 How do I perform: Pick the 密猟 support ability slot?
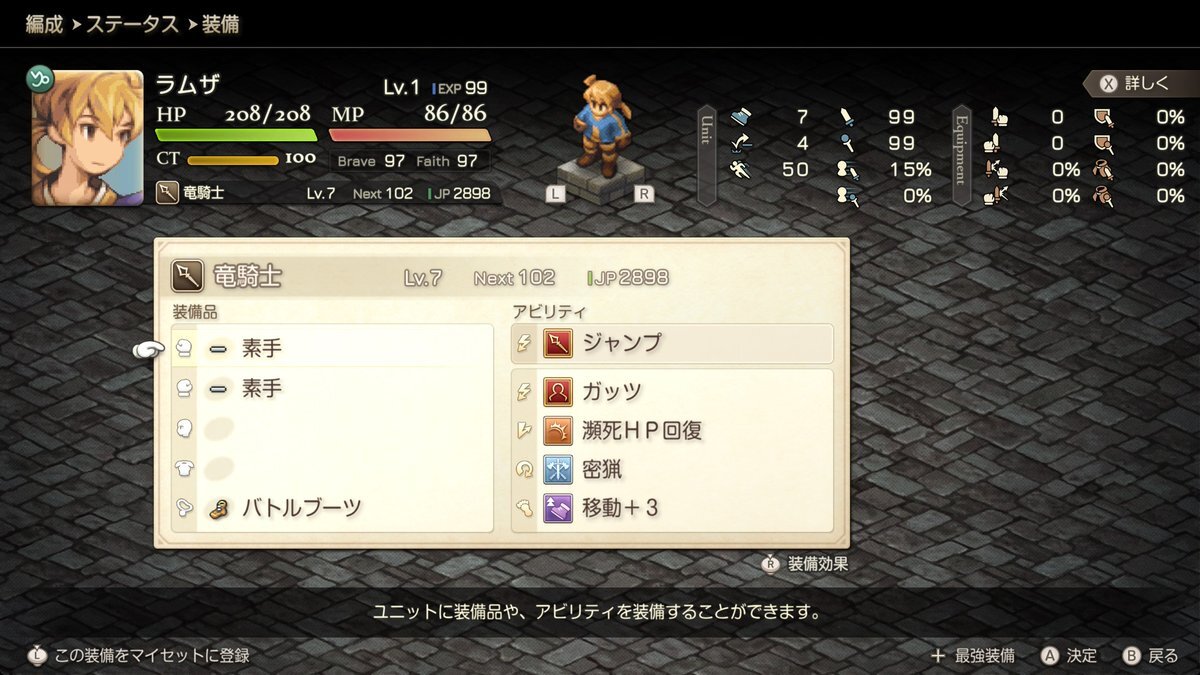[672, 469]
